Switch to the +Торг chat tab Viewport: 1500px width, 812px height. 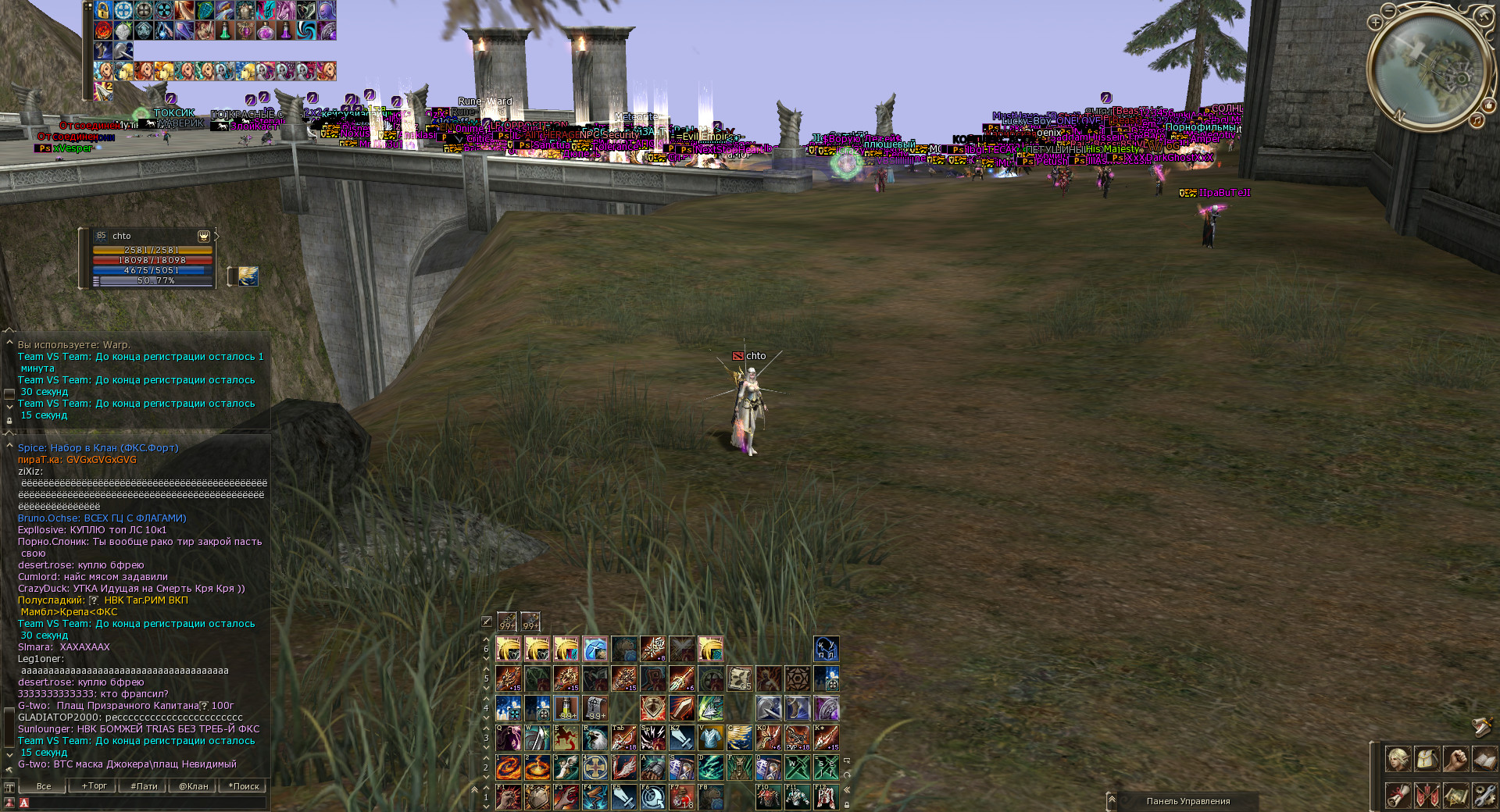click(94, 786)
